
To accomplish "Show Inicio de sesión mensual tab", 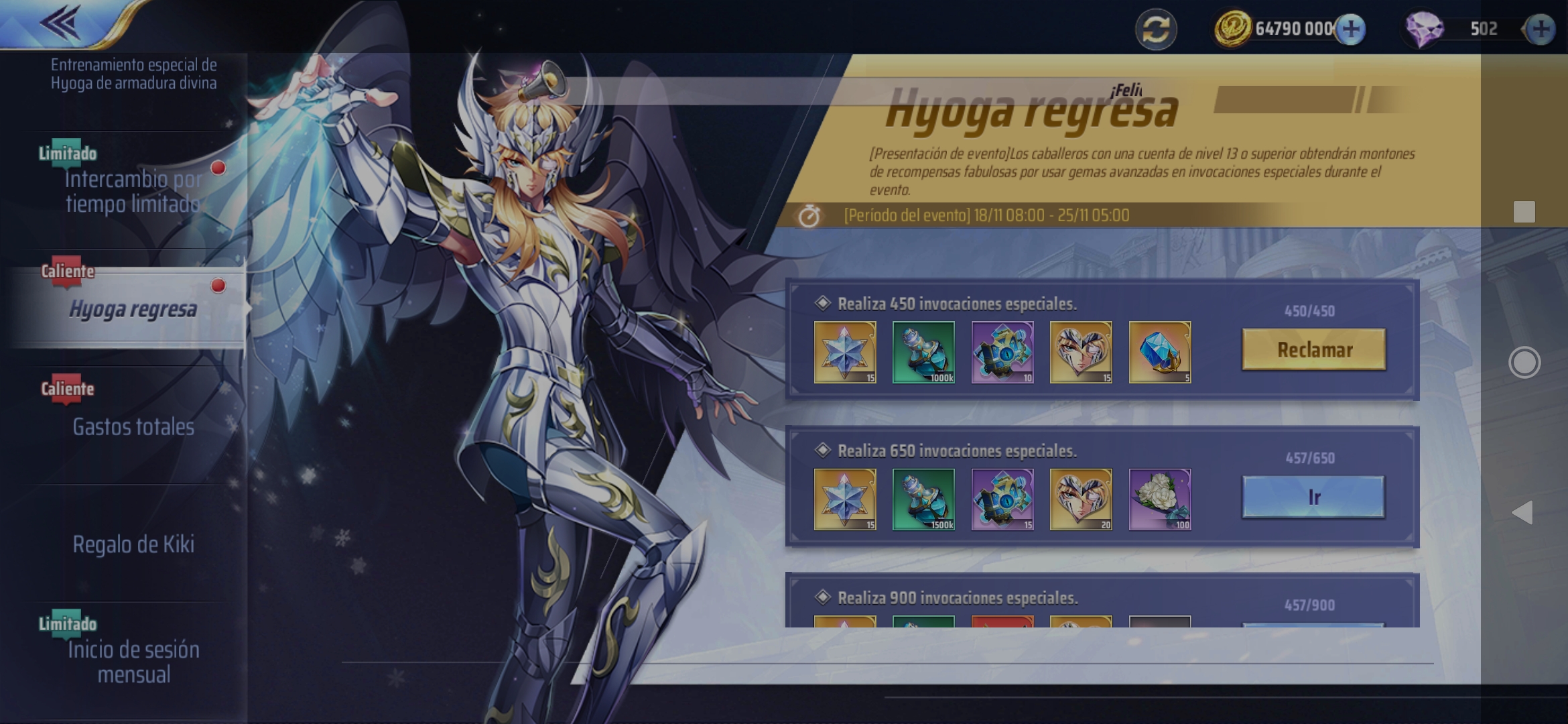I will (x=133, y=662).
